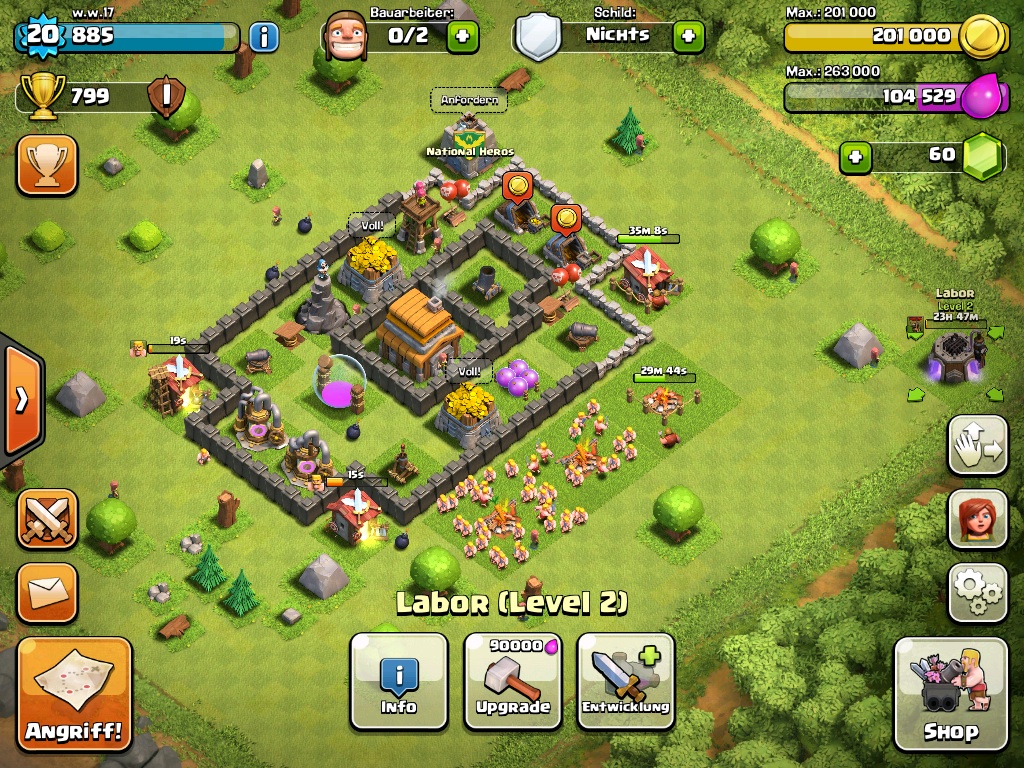Image resolution: width=1024 pixels, height=768 pixels.
Task: Add a builder with the green plus
Action: coord(462,37)
